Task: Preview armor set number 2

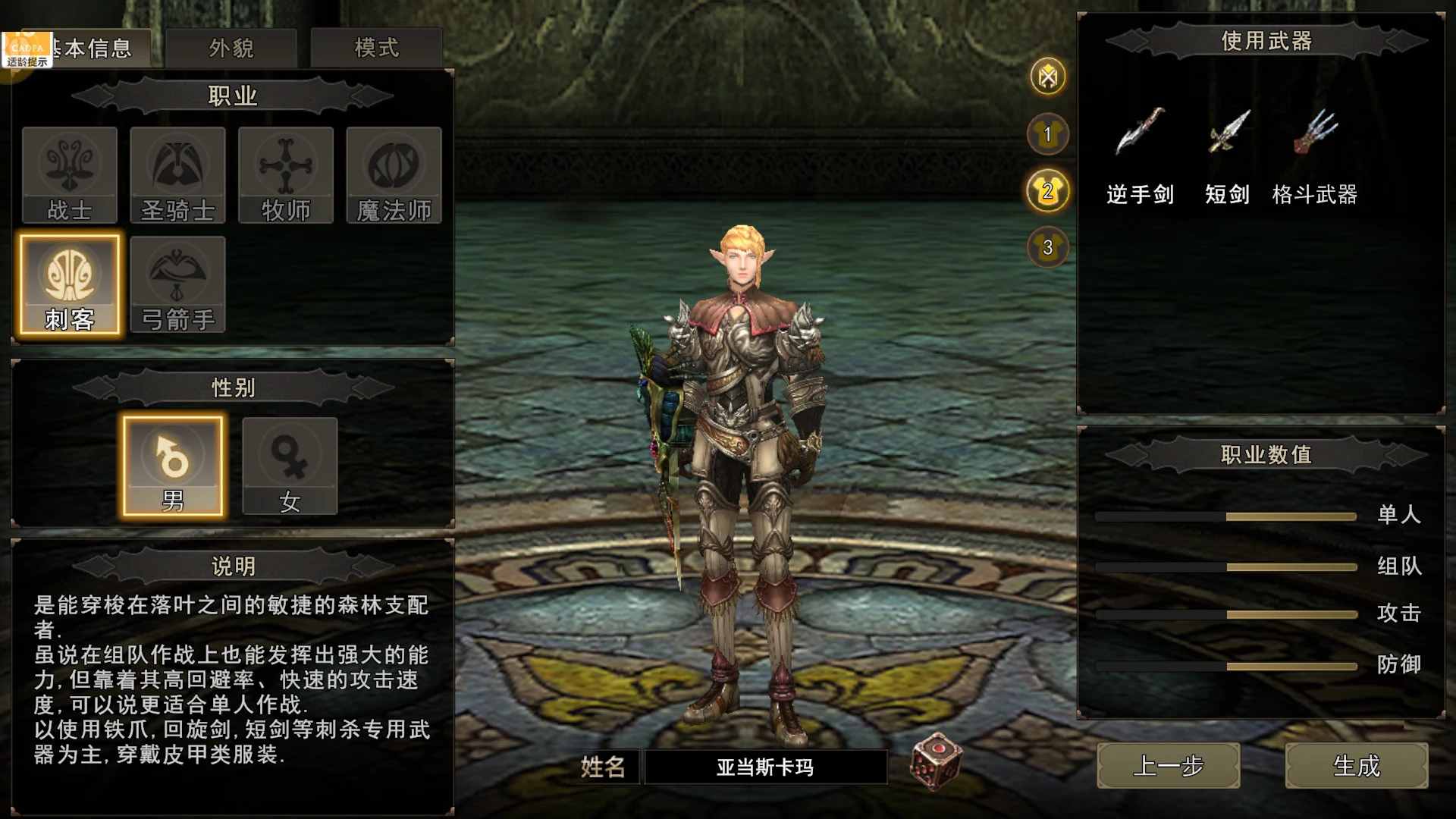Action: pos(1048,190)
